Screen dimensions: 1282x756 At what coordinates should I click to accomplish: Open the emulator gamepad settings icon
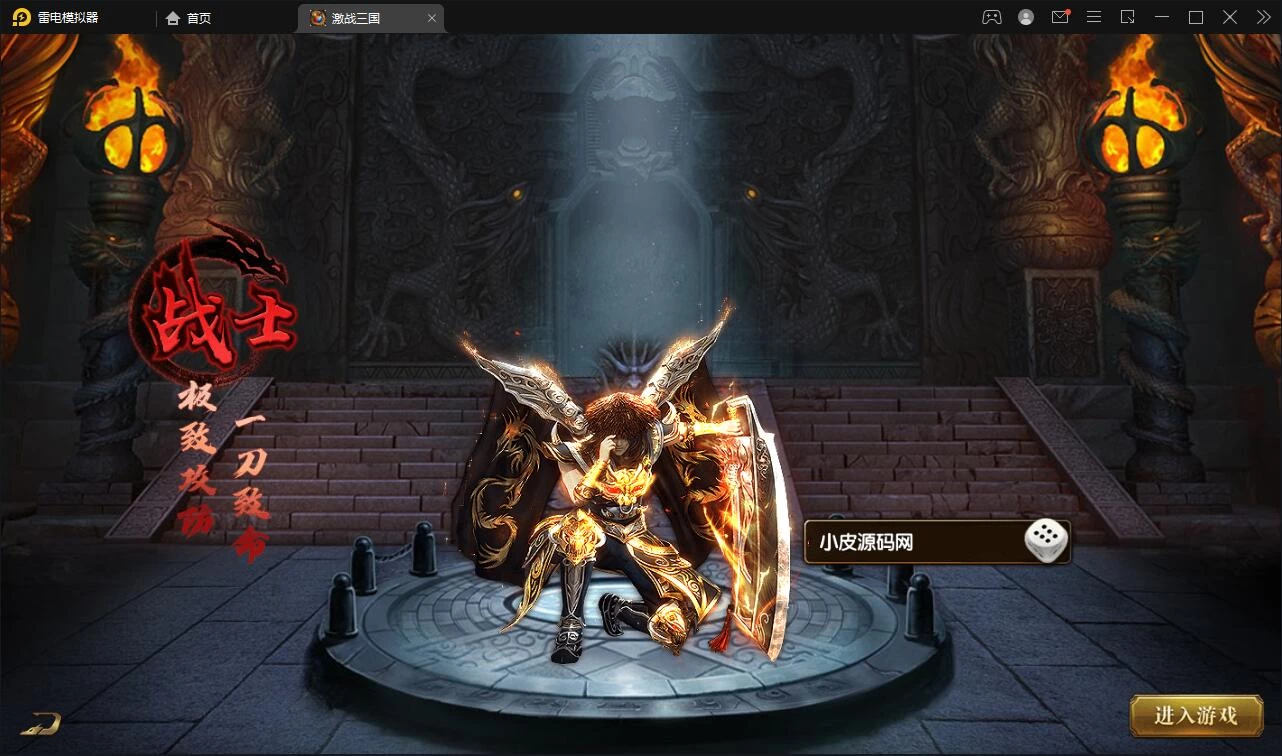(x=991, y=17)
